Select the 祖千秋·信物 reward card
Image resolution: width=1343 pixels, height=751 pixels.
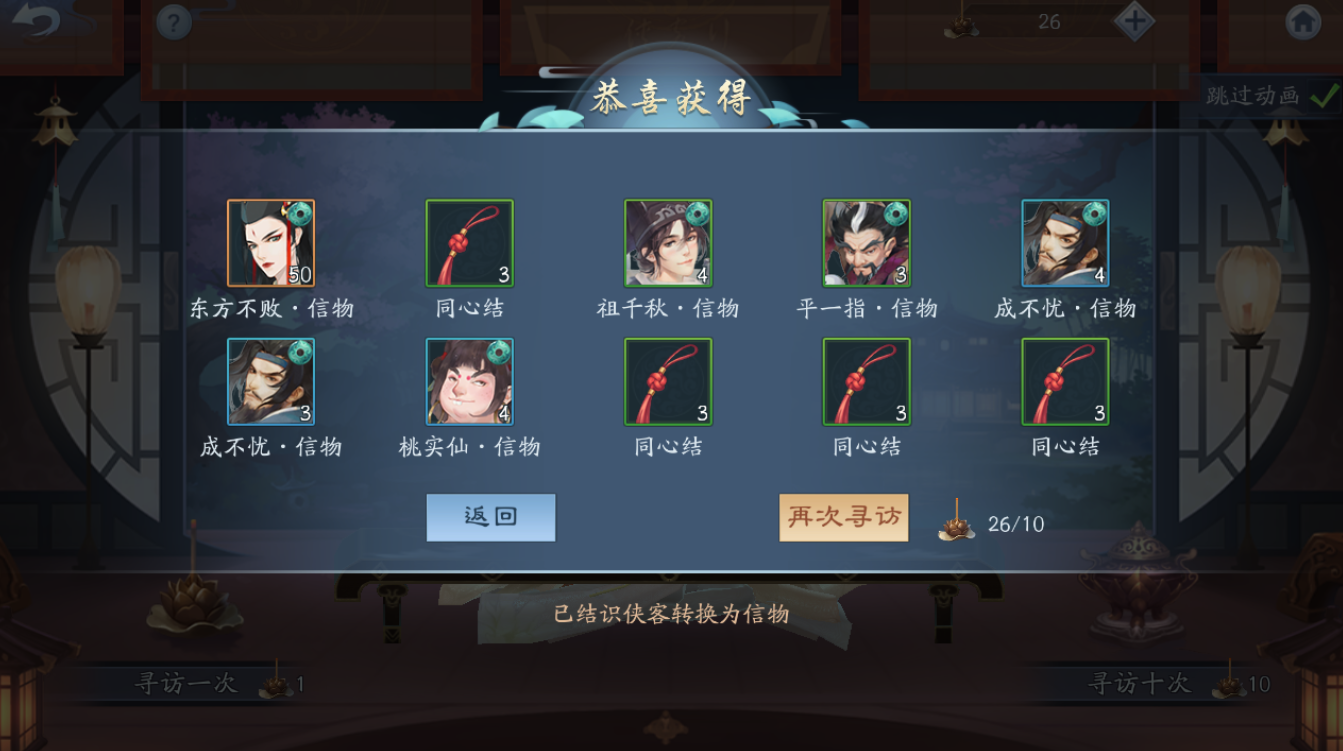pos(668,242)
